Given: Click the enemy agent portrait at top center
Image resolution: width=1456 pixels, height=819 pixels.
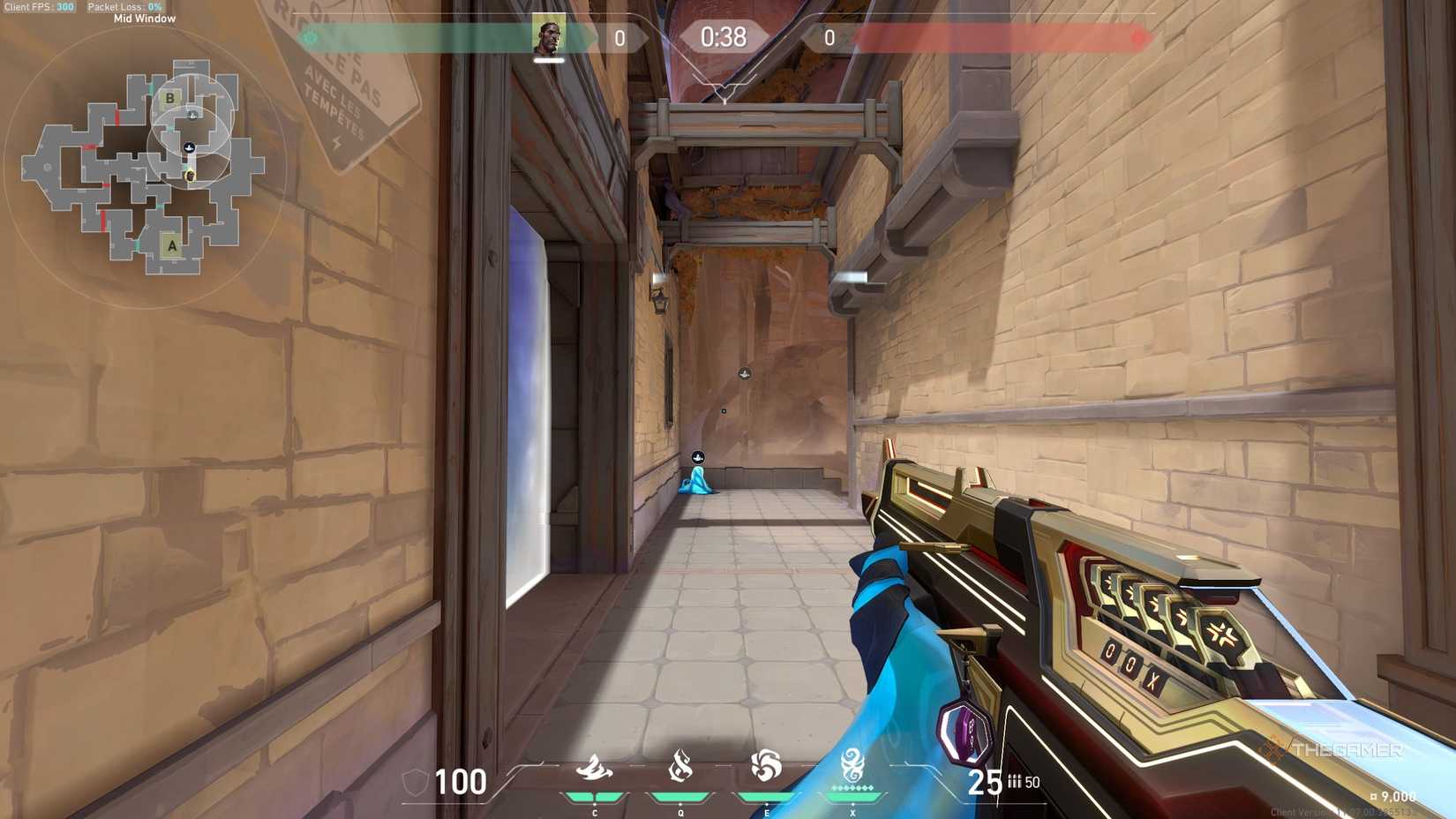Looking at the screenshot, I should [549, 36].
